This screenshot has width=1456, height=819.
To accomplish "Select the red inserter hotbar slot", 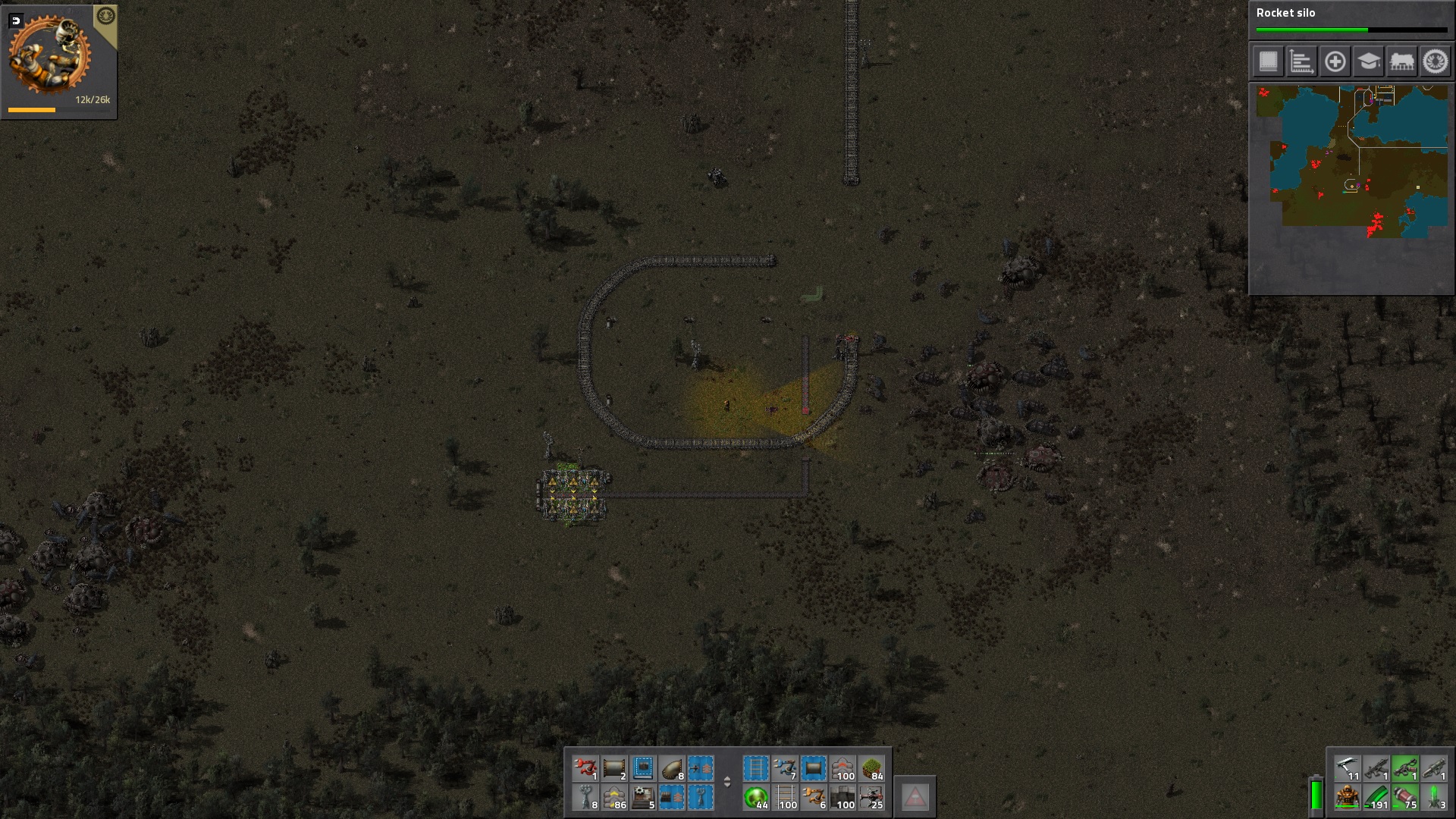I will (585, 768).
